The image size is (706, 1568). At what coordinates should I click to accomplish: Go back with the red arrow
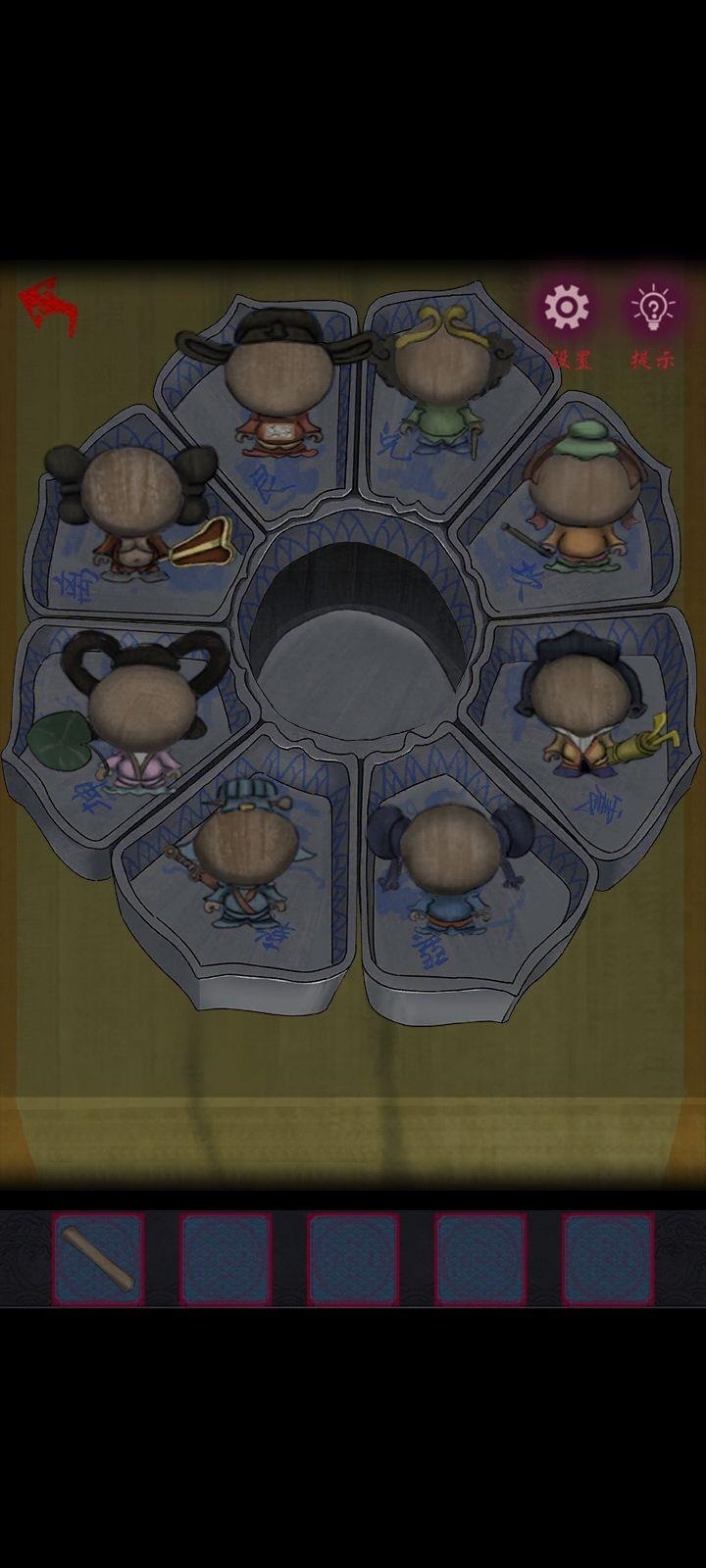coord(49,307)
